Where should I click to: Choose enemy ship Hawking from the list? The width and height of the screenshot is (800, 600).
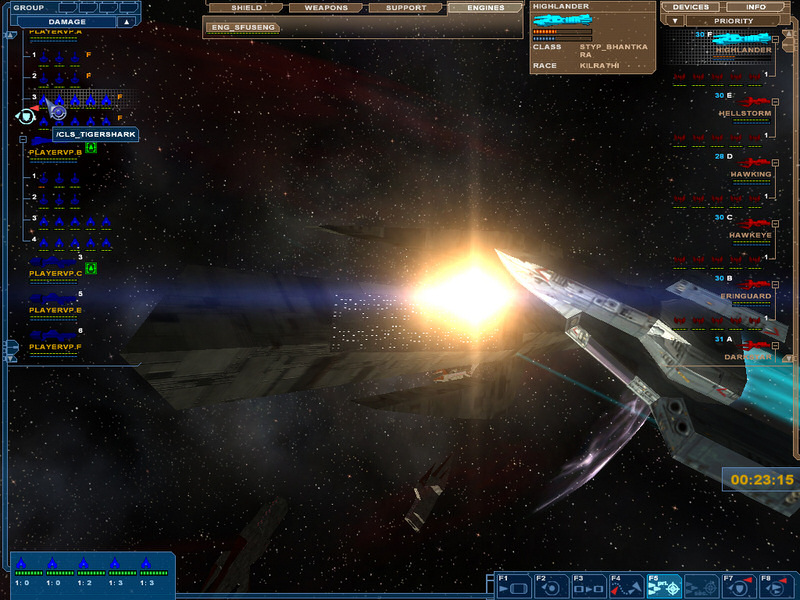point(750,174)
